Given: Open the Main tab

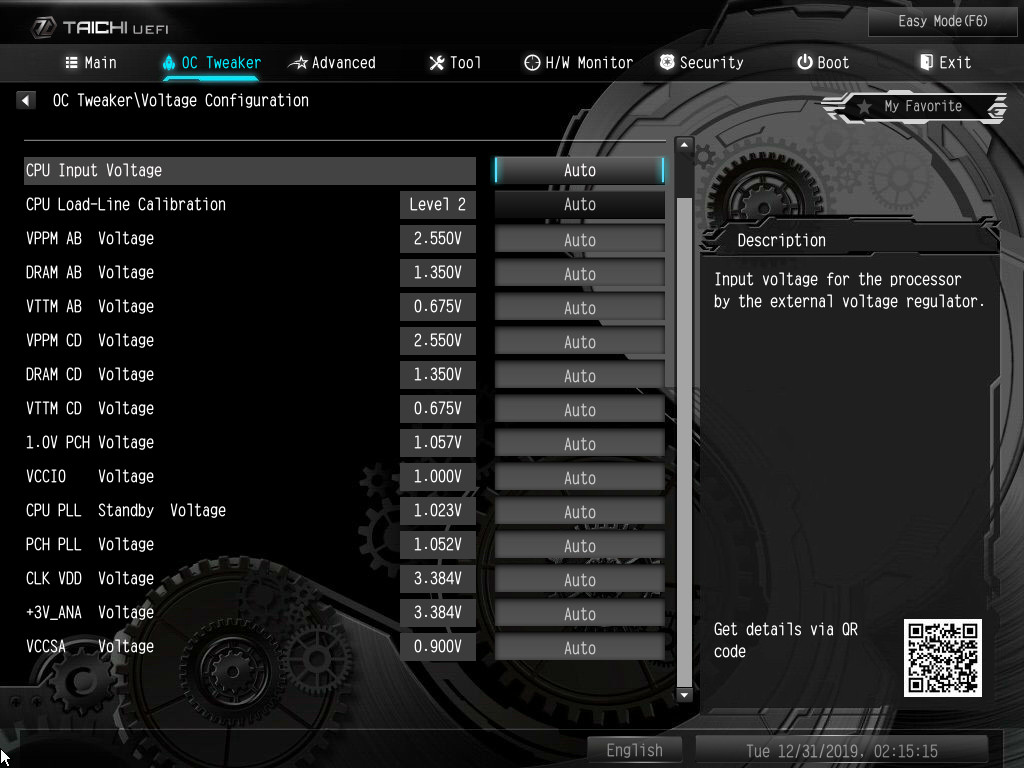Looking at the screenshot, I should pyautogui.click(x=91, y=62).
